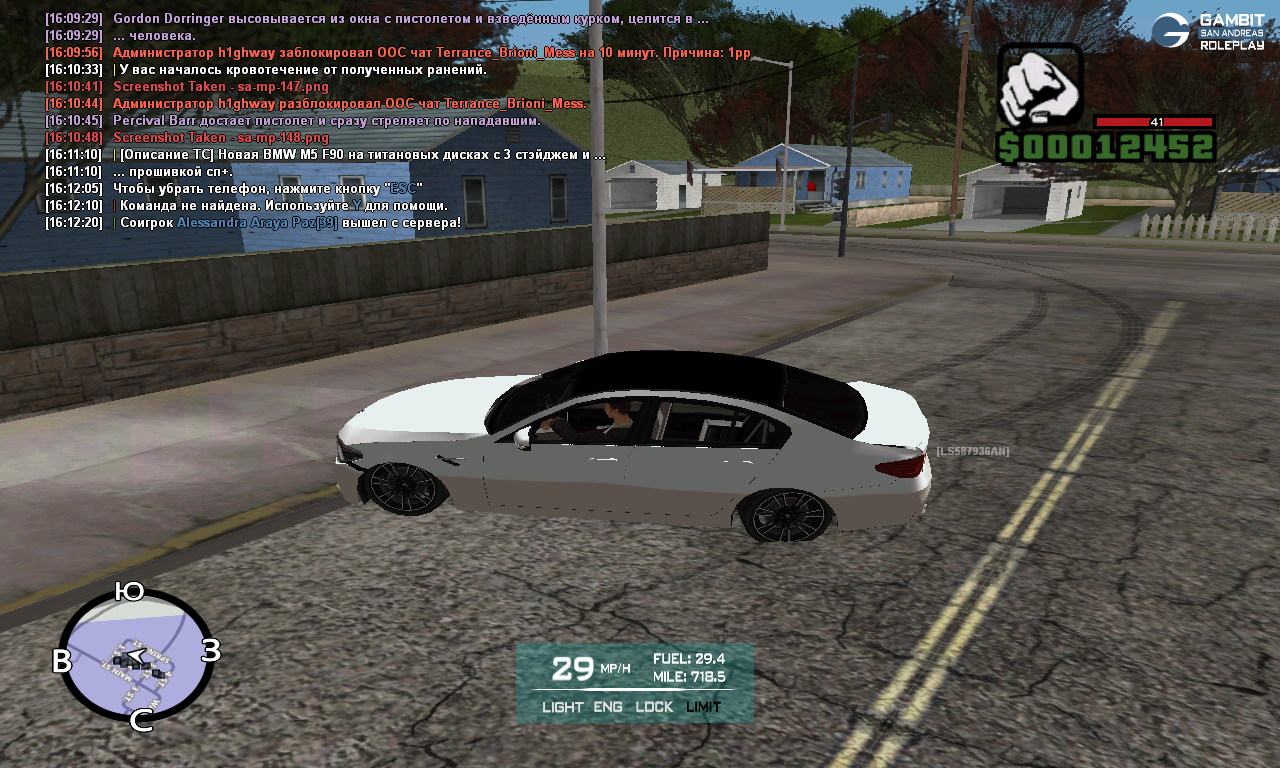Toggle the LIMIT speed limiter indicator
This screenshot has width=1280, height=768.
[704, 707]
